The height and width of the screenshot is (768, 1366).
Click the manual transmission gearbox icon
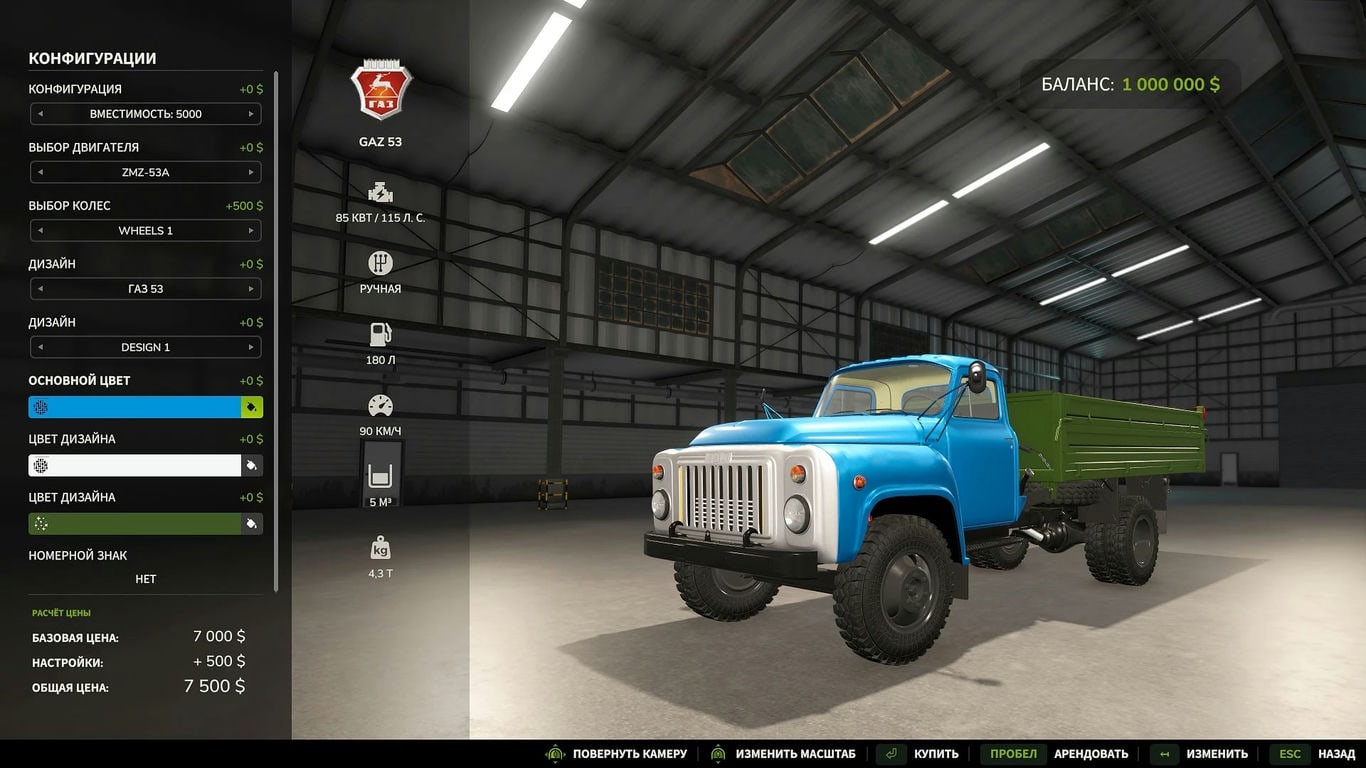click(380, 264)
